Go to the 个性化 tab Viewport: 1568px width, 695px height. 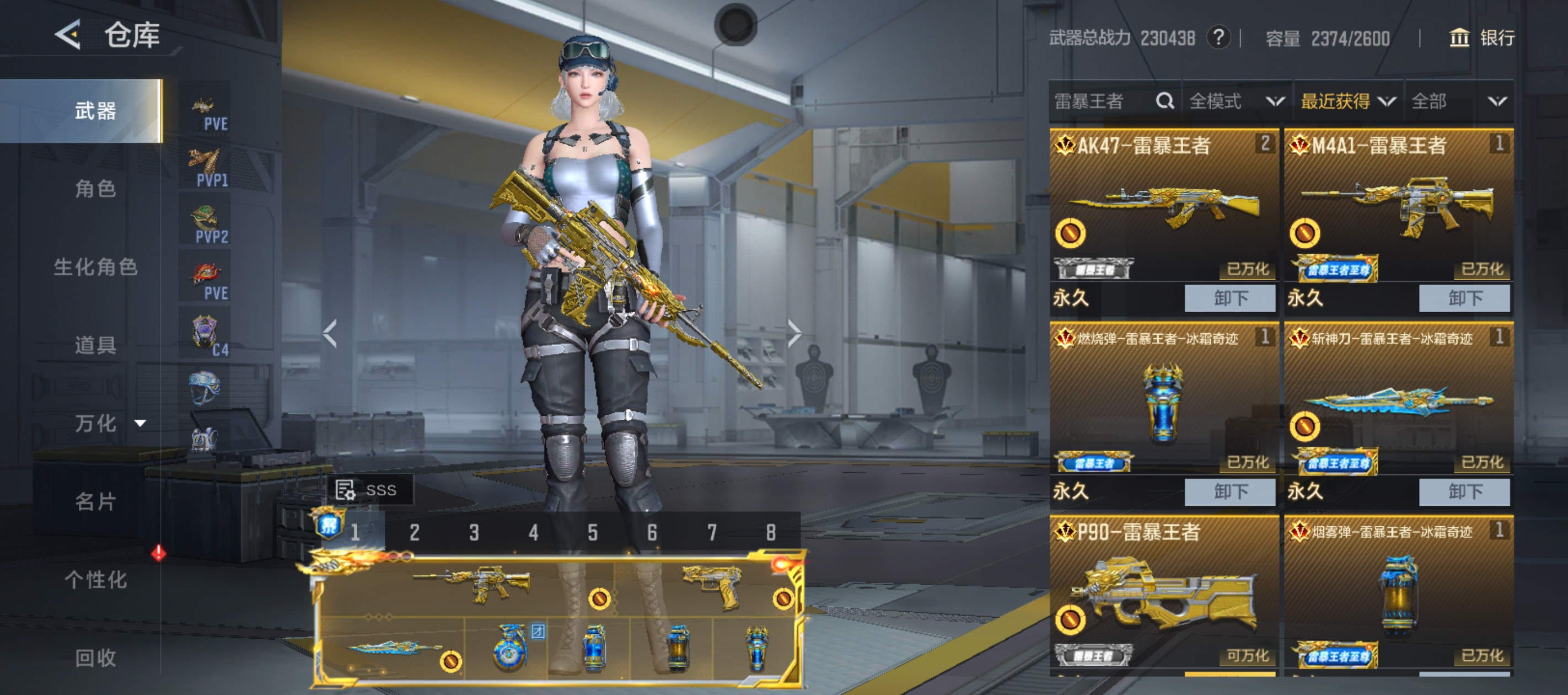(x=95, y=579)
